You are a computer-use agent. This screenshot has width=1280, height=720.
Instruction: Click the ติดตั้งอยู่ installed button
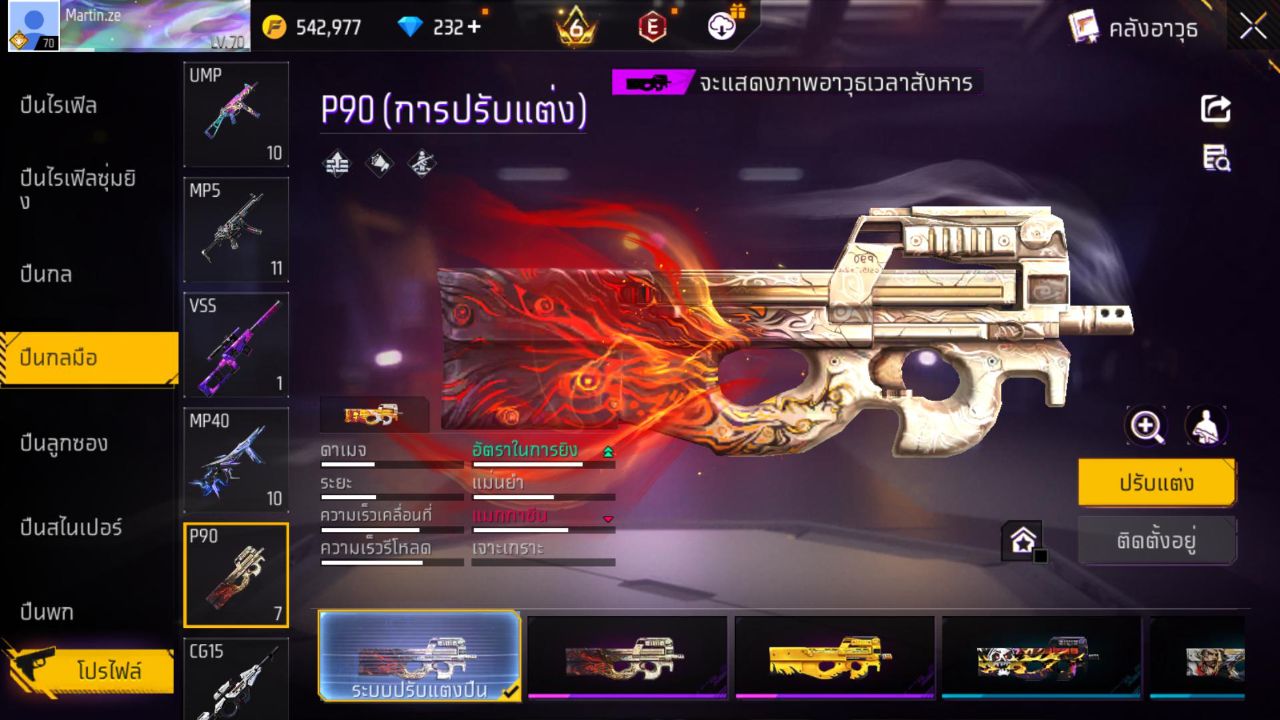1157,540
